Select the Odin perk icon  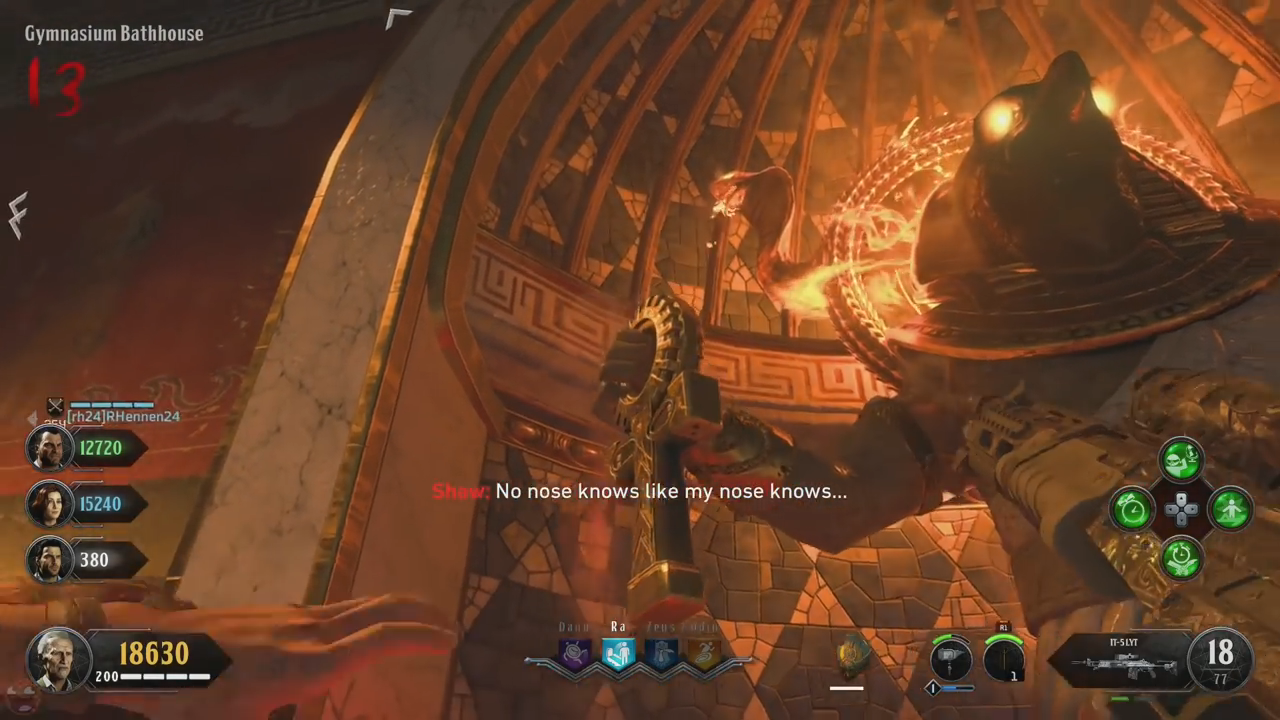pyautogui.click(x=703, y=655)
